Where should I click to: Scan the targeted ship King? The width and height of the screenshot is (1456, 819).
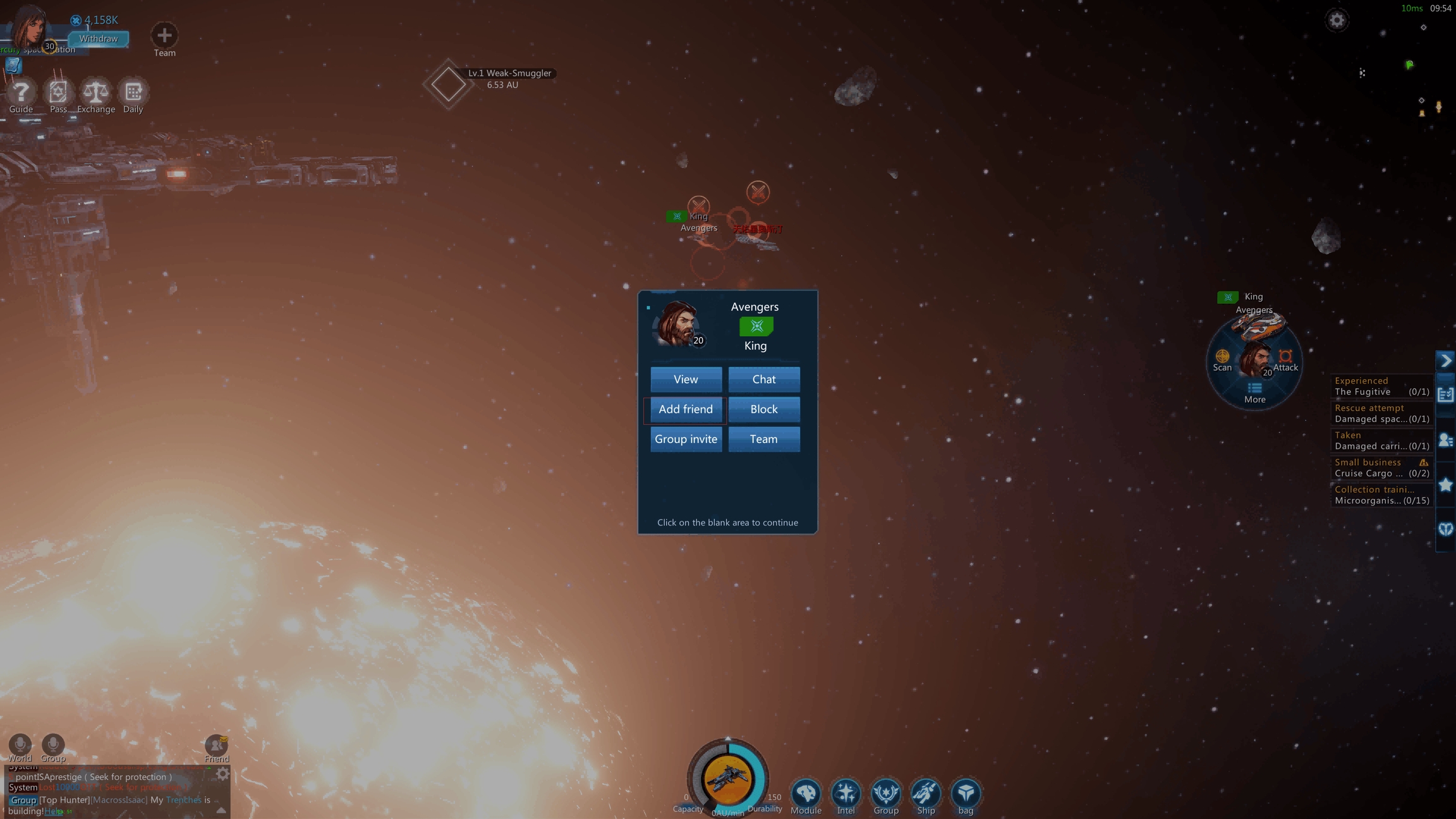[1222, 359]
